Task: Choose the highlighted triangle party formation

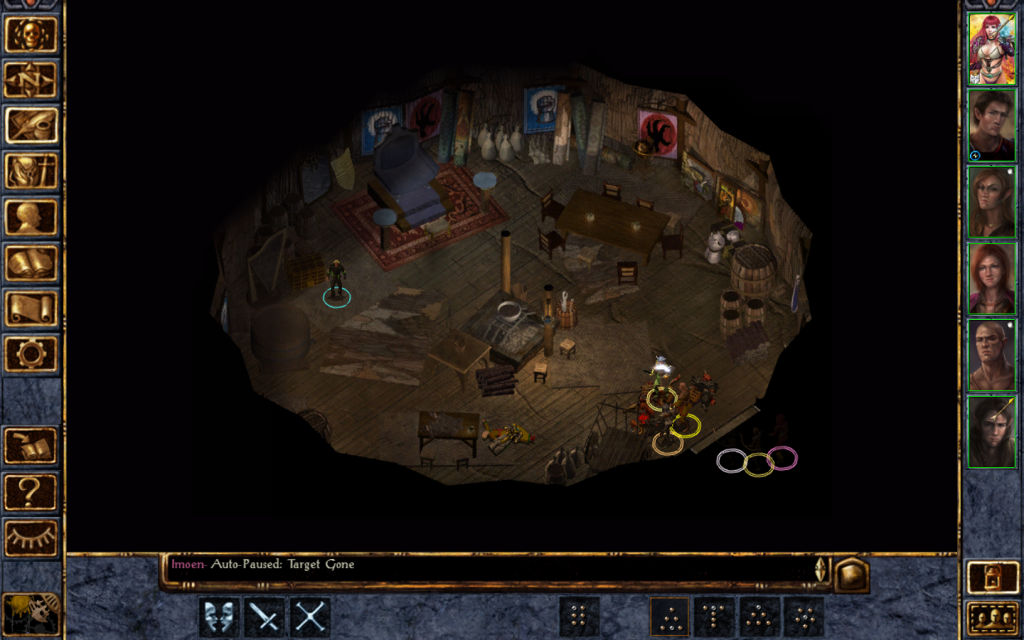Action: coord(669,617)
